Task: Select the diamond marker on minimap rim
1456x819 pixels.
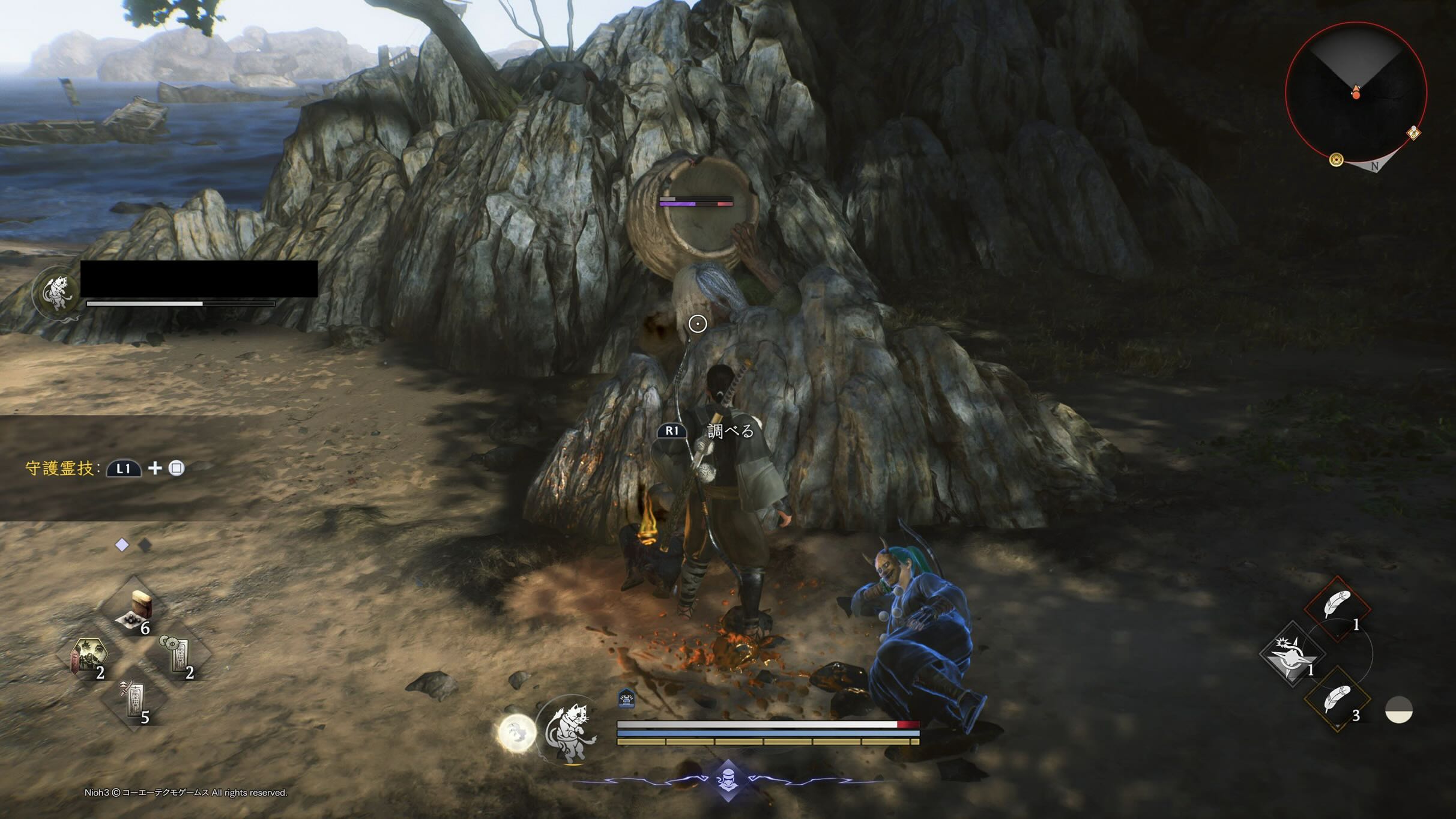Action: tap(1413, 133)
